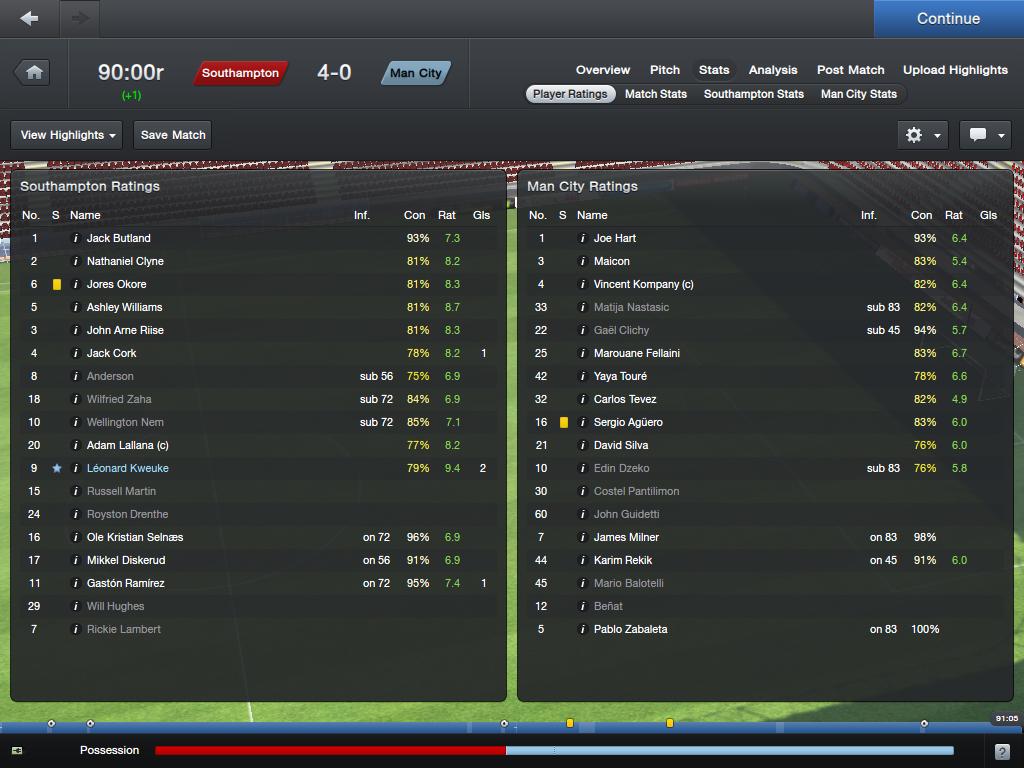Select the Southampton team badge
This screenshot has width=1024, height=768.
tap(240, 73)
